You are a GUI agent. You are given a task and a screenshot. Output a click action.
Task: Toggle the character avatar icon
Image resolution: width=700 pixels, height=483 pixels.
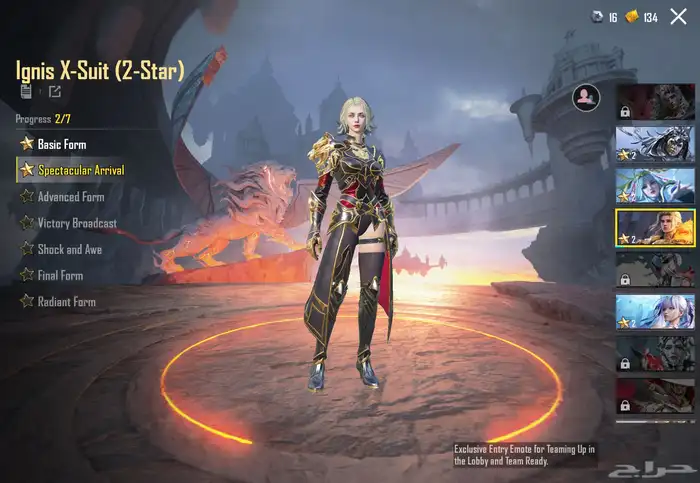click(x=586, y=96)
